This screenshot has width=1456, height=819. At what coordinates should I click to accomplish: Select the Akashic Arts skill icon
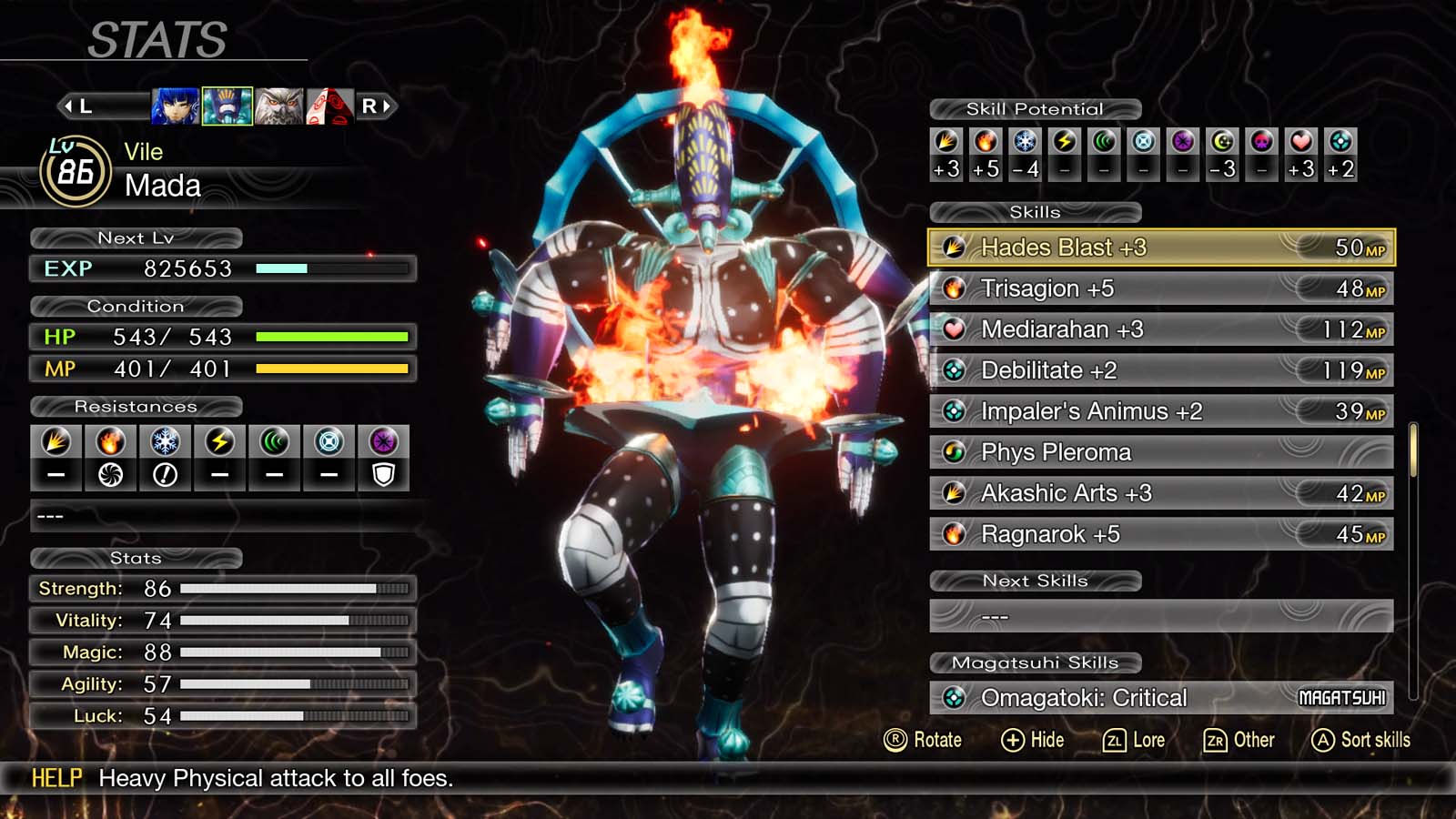[955, 492]
